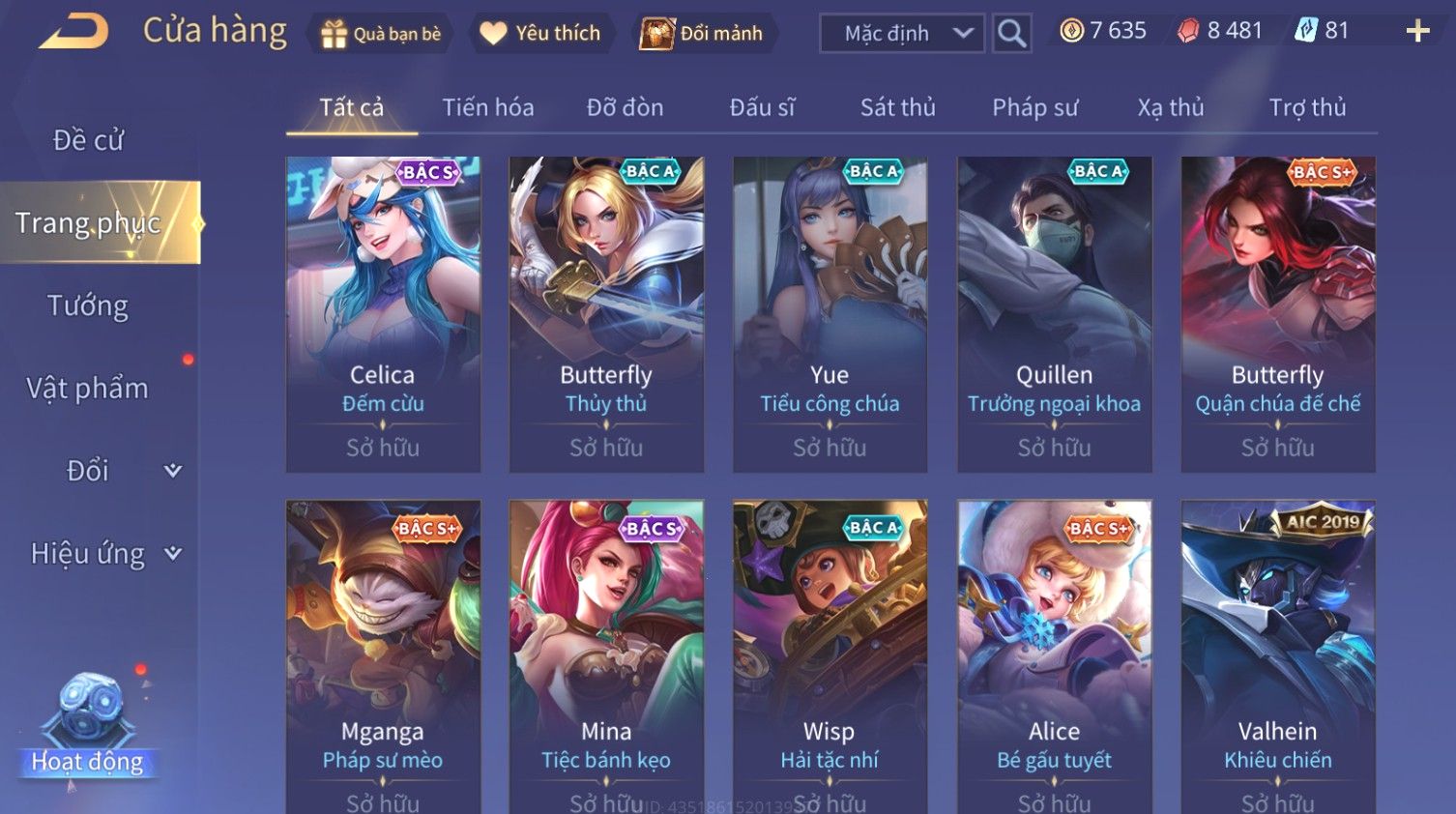Expand the Mặc định sort dropdown
This screenshot has height=814, width=1456.
point(902,34)
